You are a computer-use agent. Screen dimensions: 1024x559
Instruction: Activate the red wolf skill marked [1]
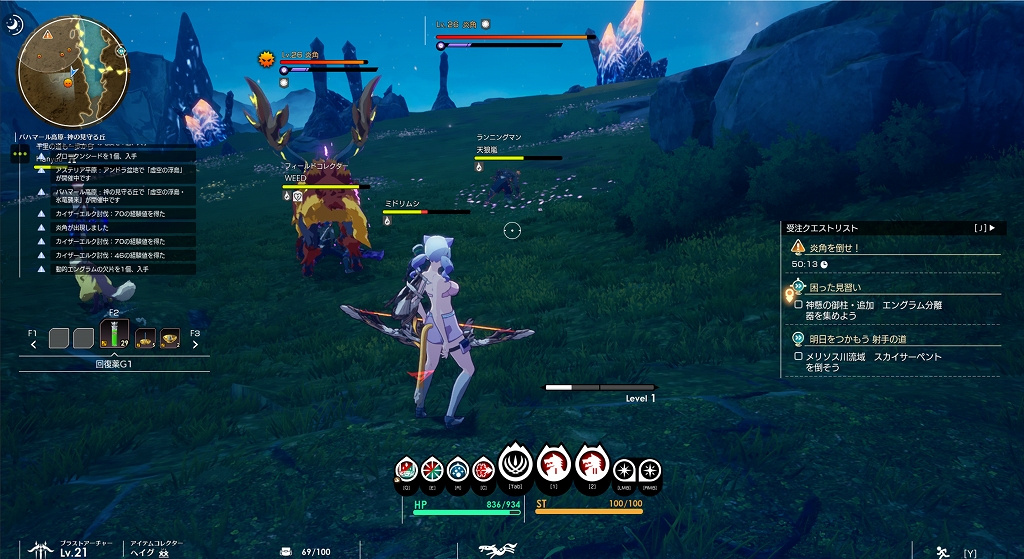pyautogui.click(x=553, y=464)
